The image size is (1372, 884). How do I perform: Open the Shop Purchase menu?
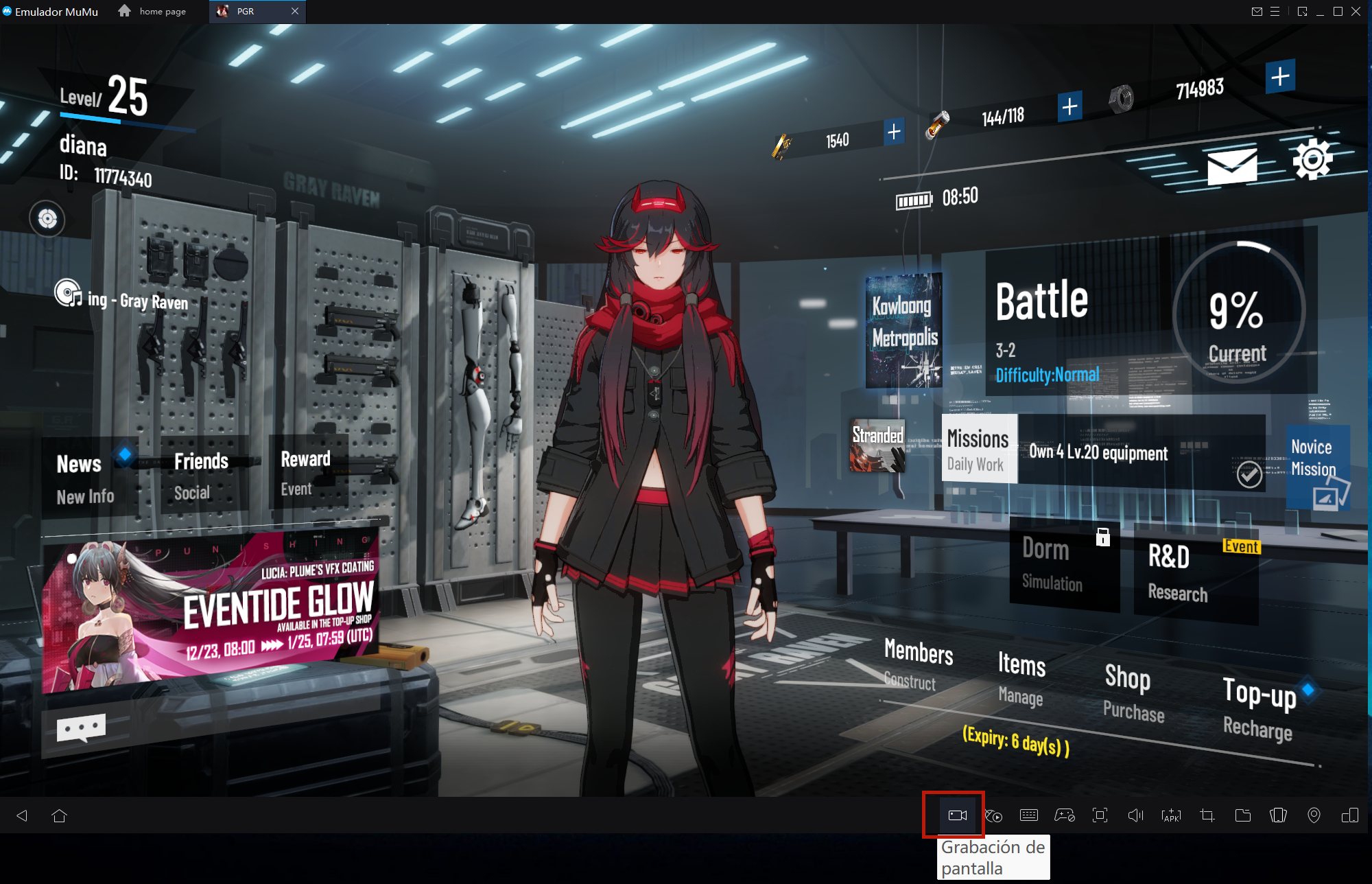tap(1133, 693)
